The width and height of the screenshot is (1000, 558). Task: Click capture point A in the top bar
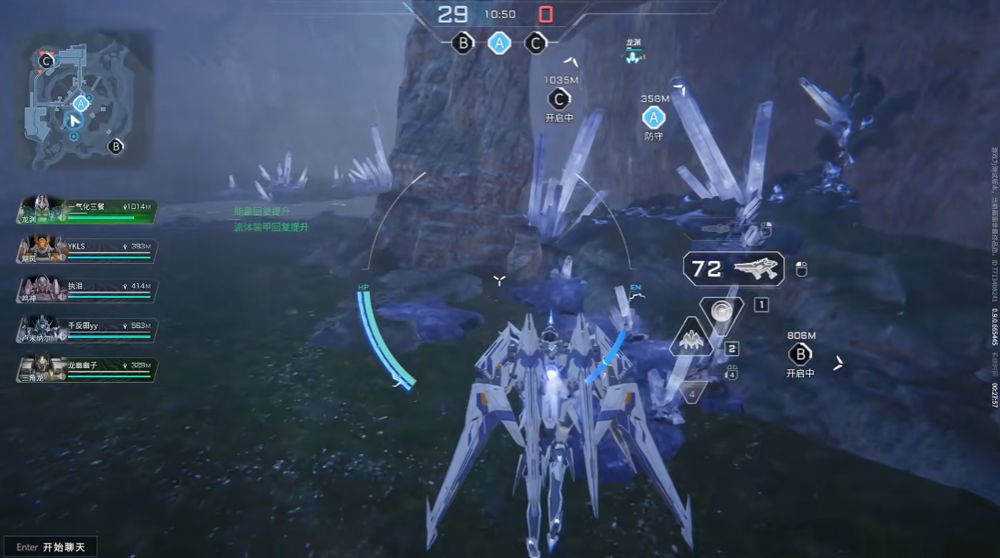[500, 43]
